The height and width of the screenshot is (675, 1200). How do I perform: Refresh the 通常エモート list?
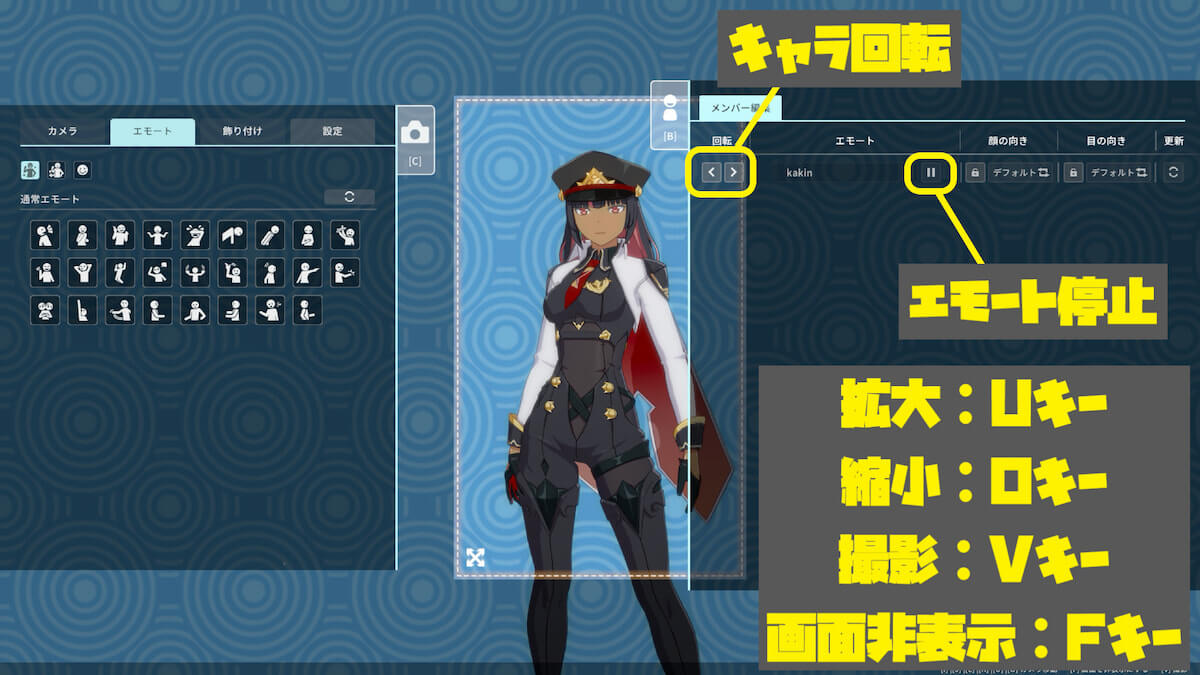click(349, 197)
